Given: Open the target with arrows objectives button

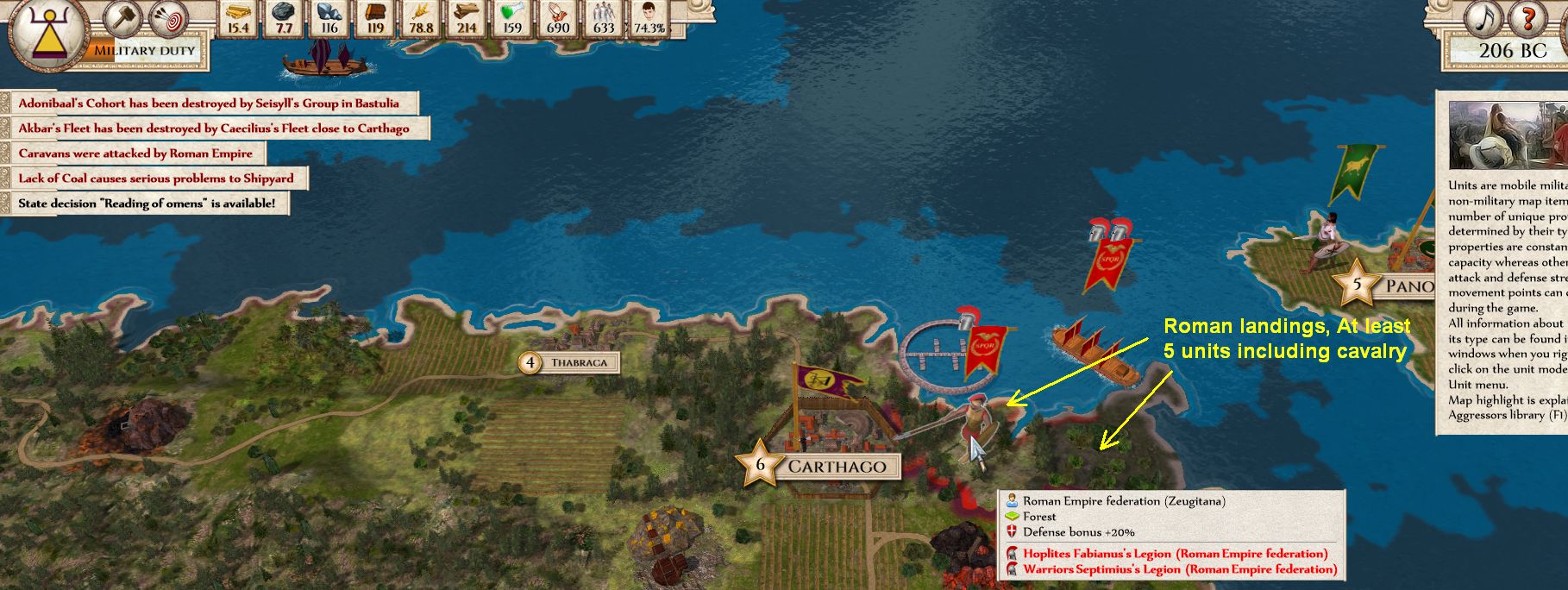Looking at the screenshot, I should (168, 17).
